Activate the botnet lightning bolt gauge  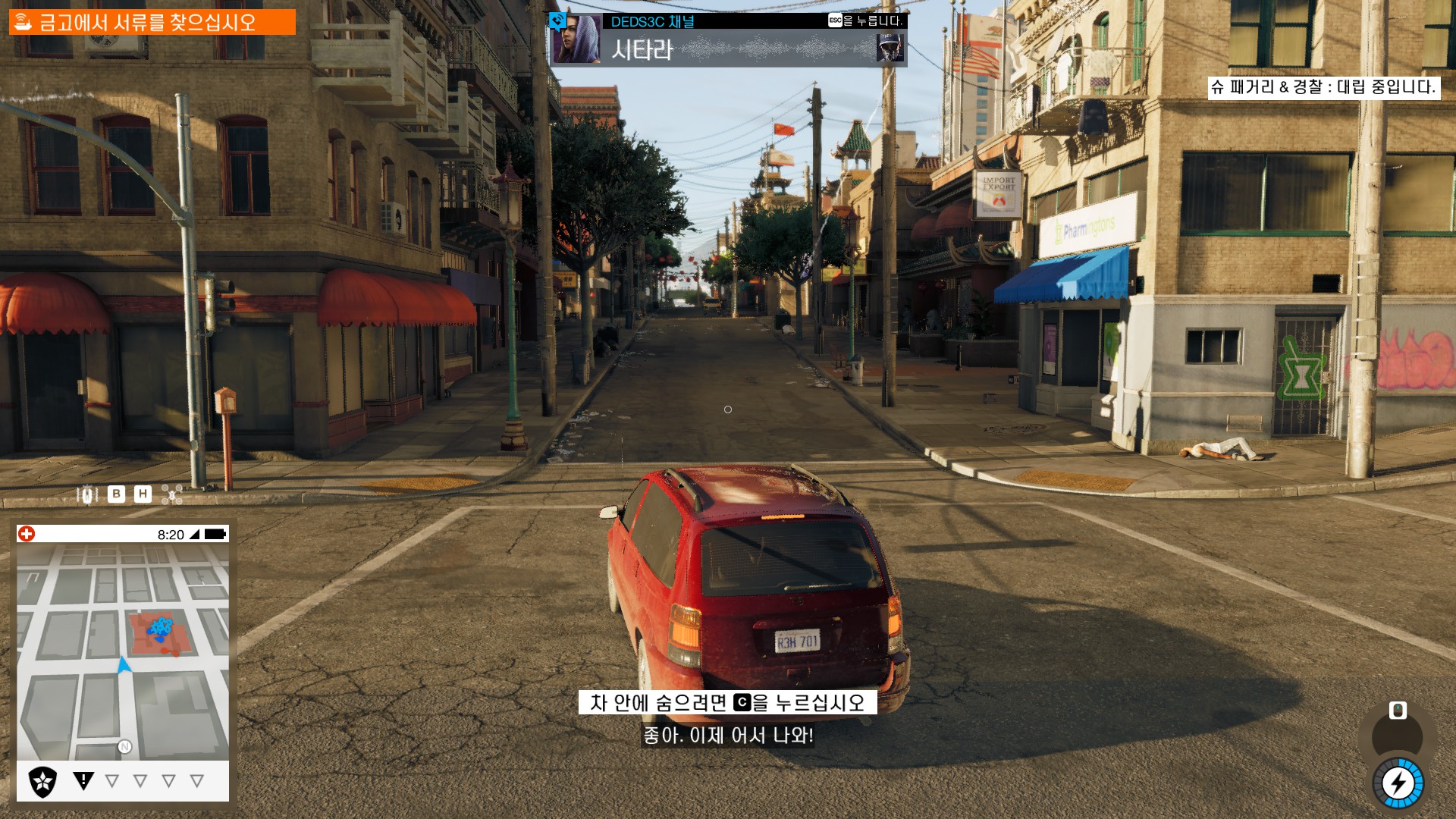point(1398,783)
